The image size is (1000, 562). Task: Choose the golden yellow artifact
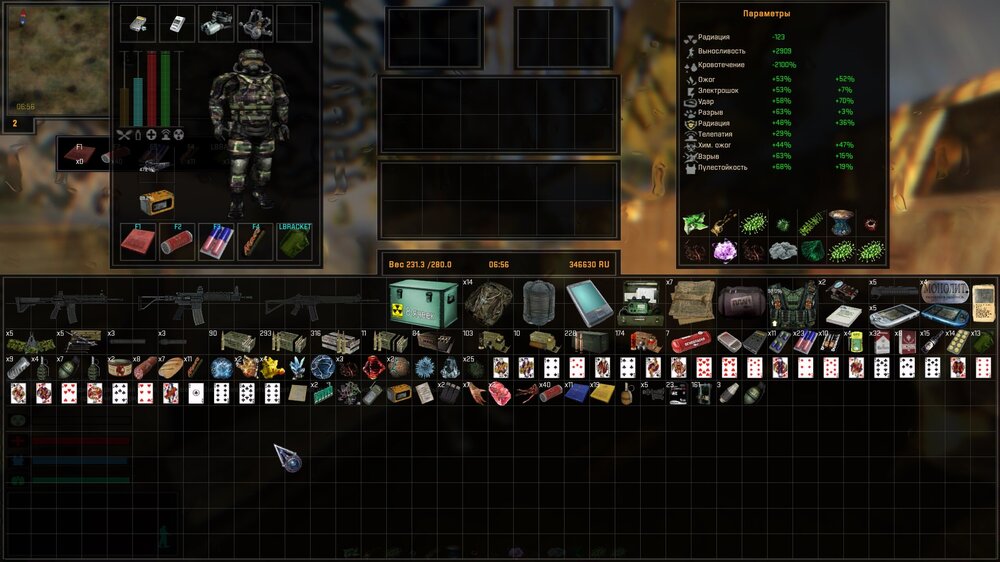tap(273, 367)
